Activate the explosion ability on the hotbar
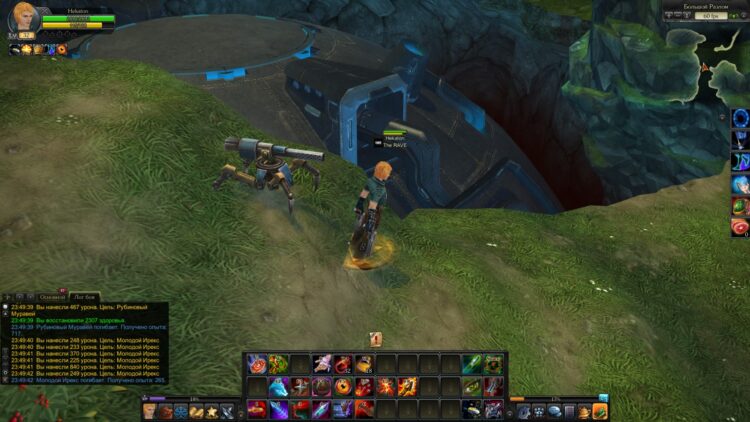This screenshot has width=750, height=422. 386,386
